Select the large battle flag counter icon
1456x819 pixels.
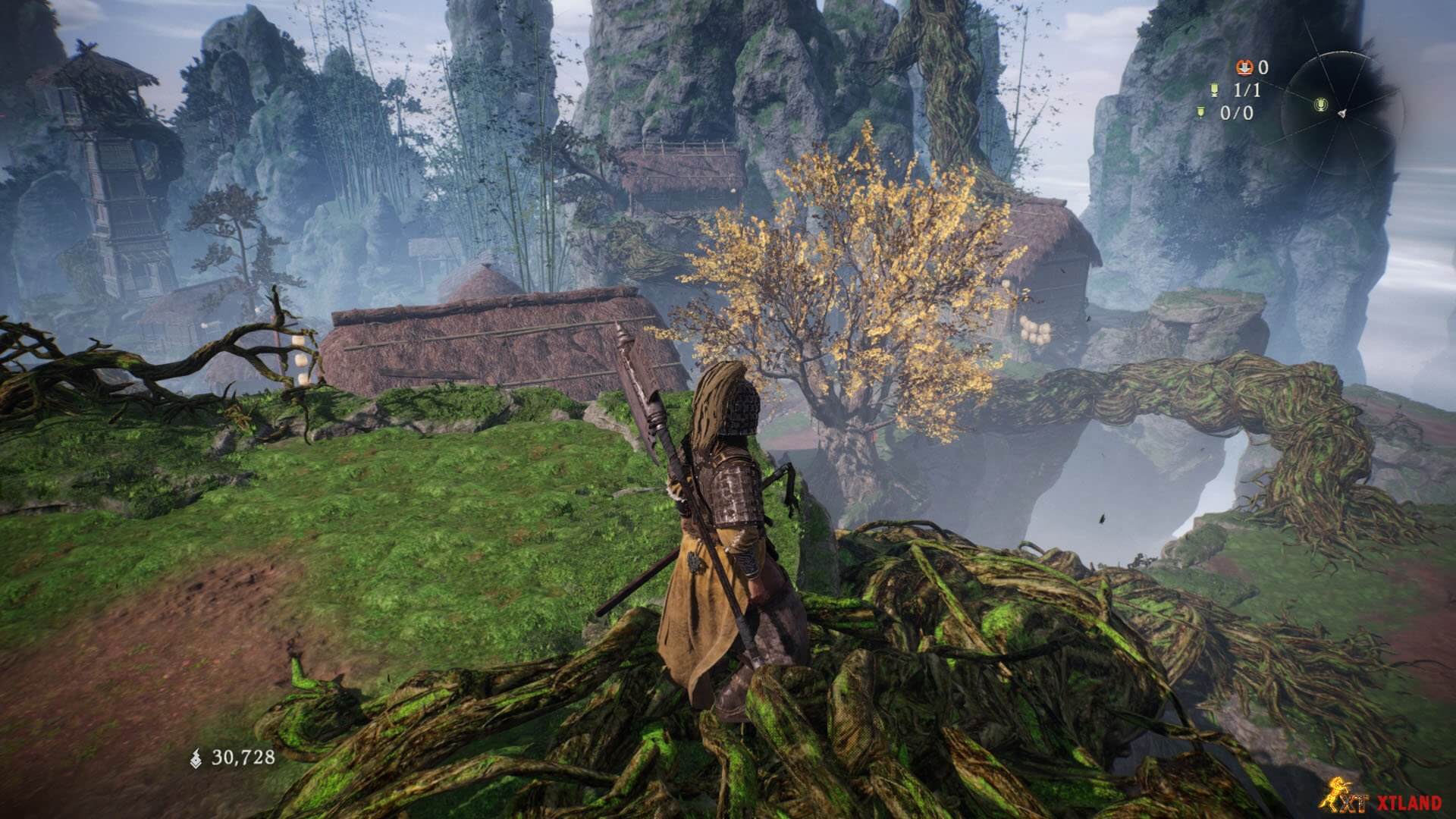pos(1215,91)
